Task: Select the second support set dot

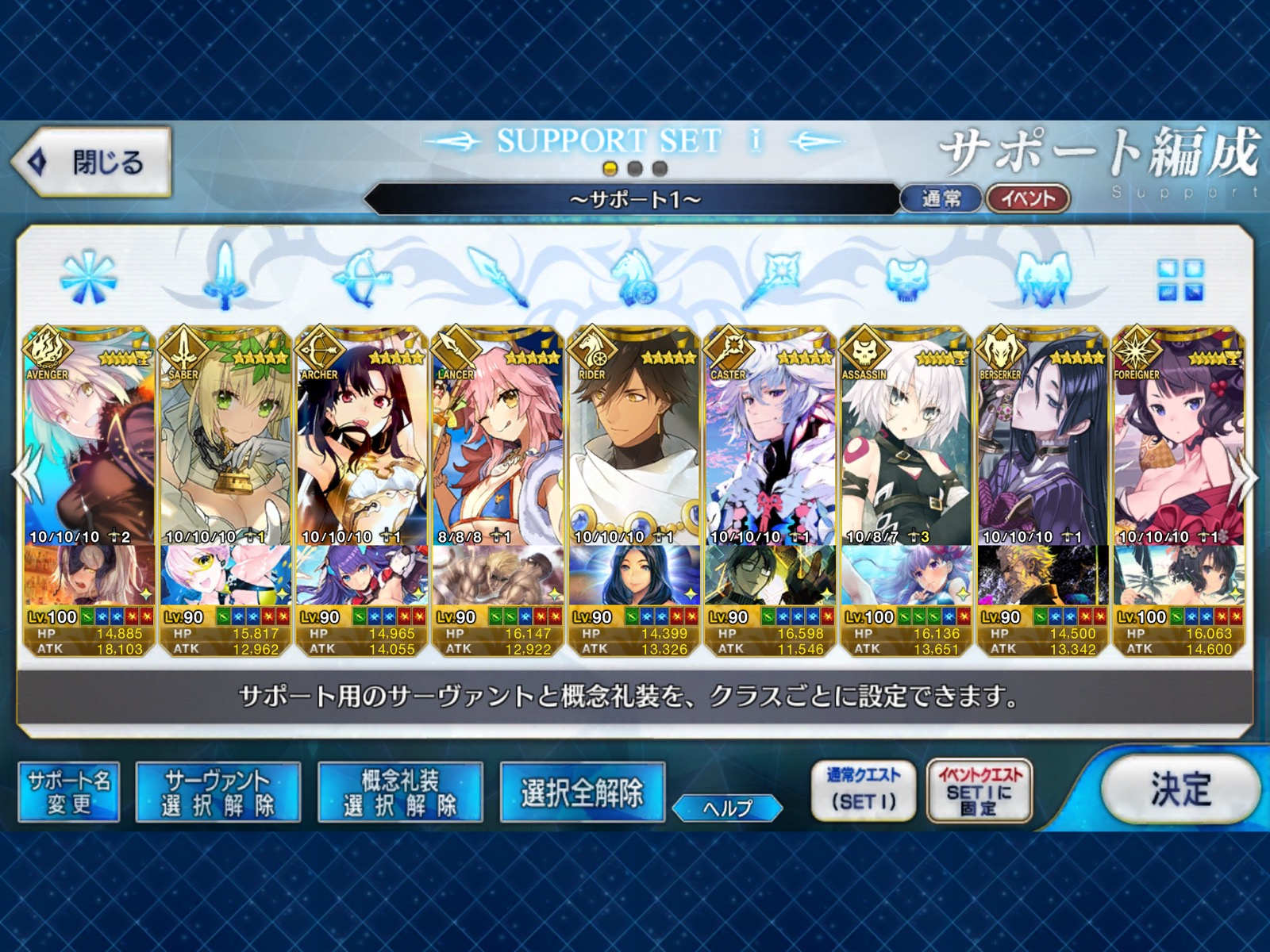Action: [635, 167]
